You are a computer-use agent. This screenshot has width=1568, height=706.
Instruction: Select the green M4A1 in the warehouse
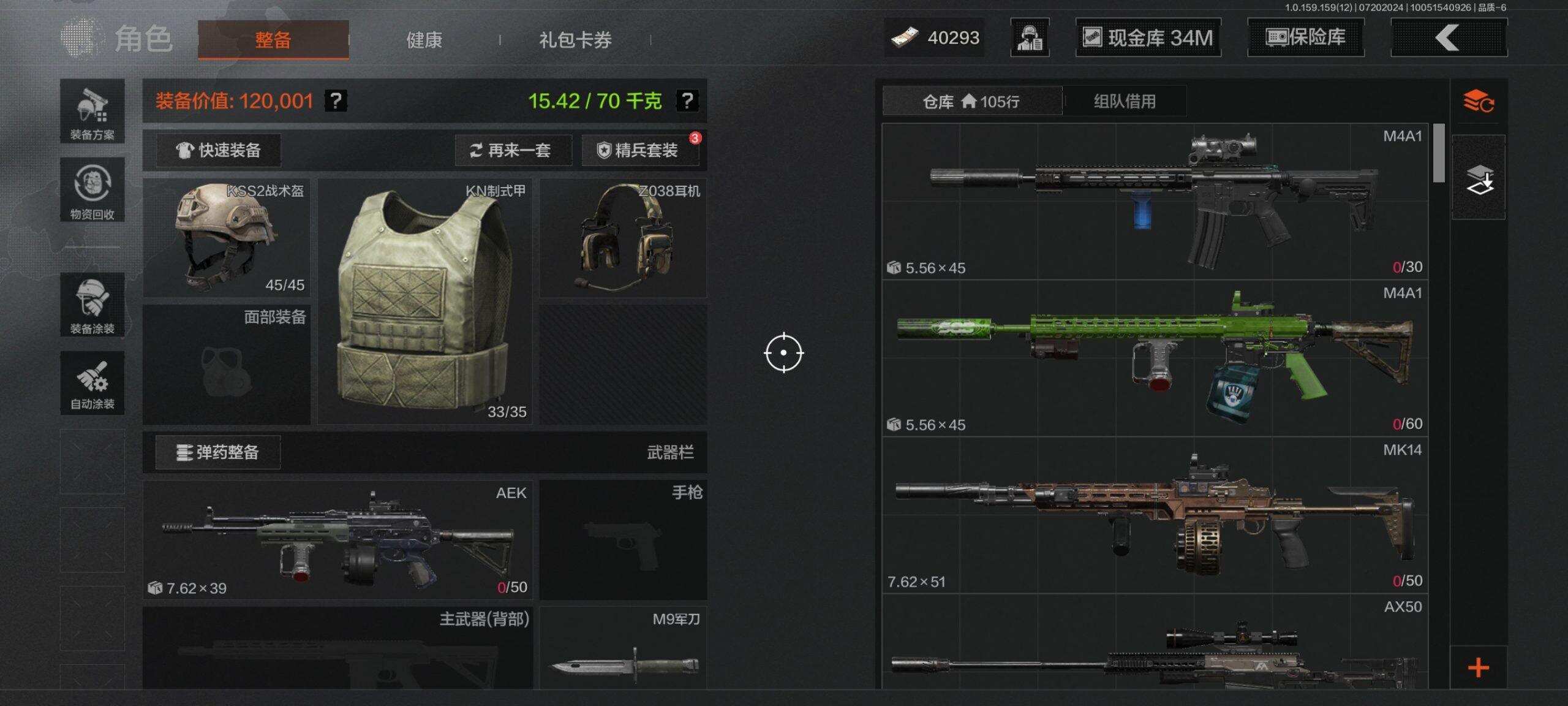click(x=1155, y=359)
